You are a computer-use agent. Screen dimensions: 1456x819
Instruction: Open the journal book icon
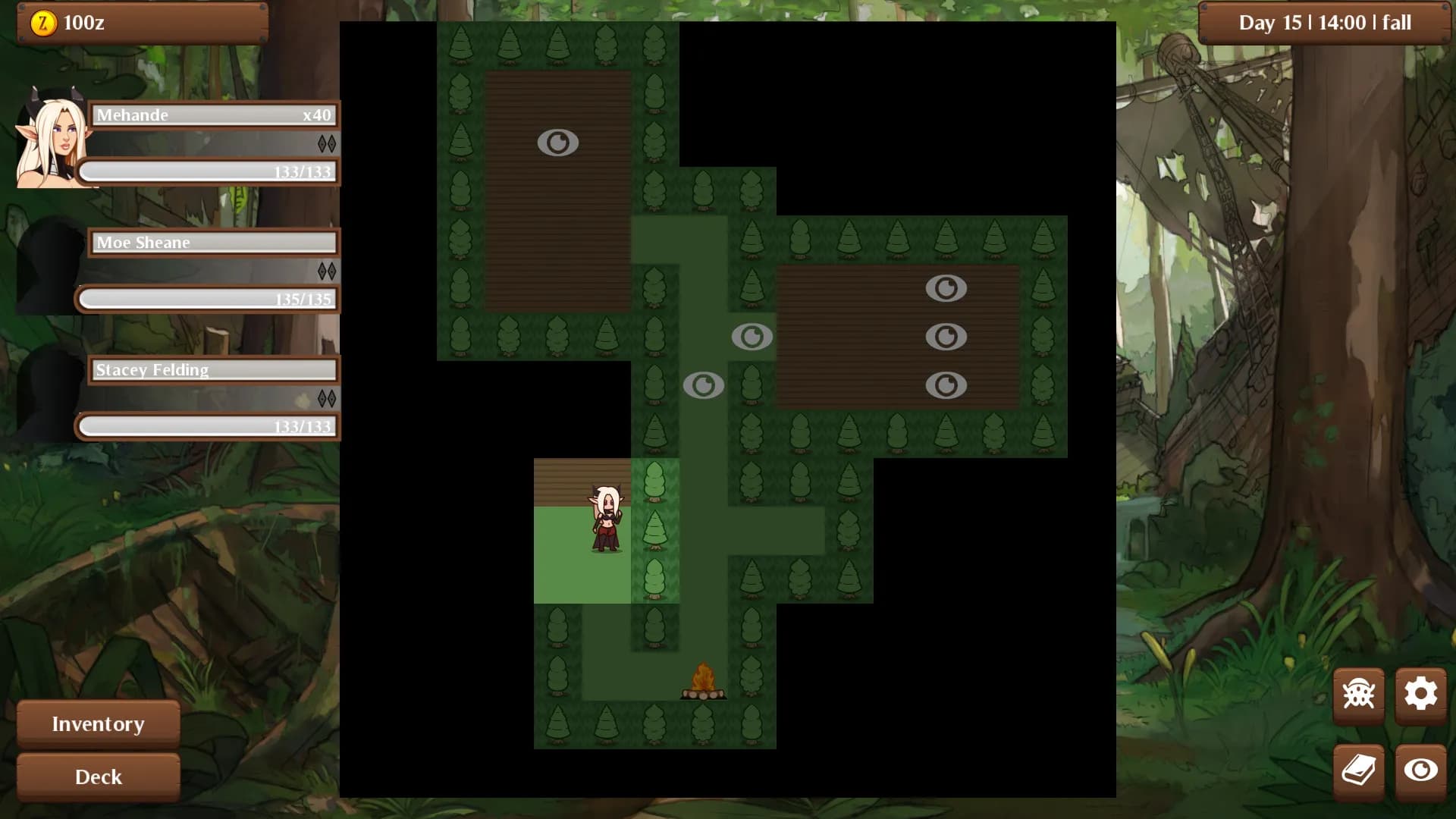click(1358, 769)
